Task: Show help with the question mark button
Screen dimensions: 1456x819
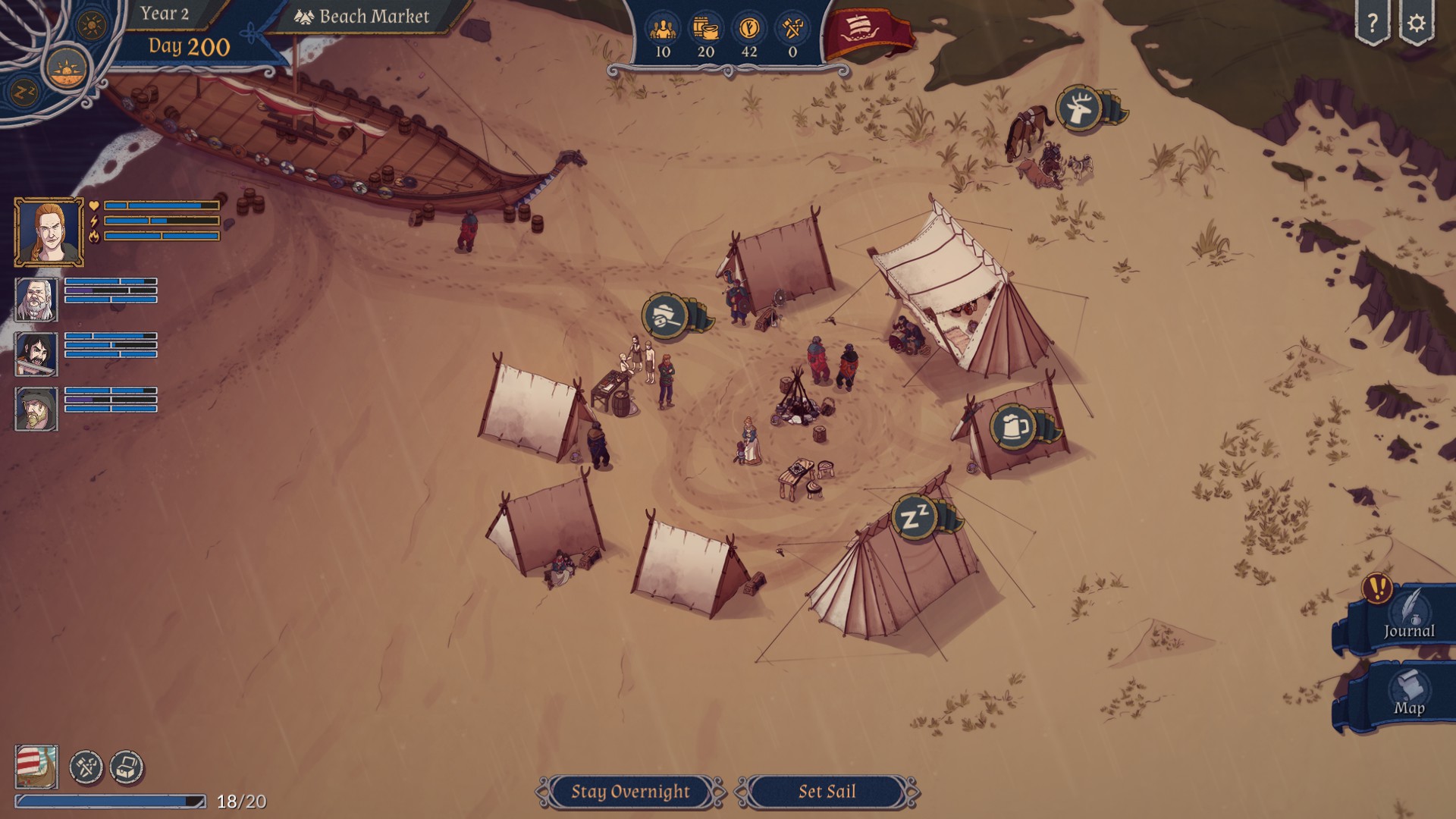Action: coord(1373,24)
